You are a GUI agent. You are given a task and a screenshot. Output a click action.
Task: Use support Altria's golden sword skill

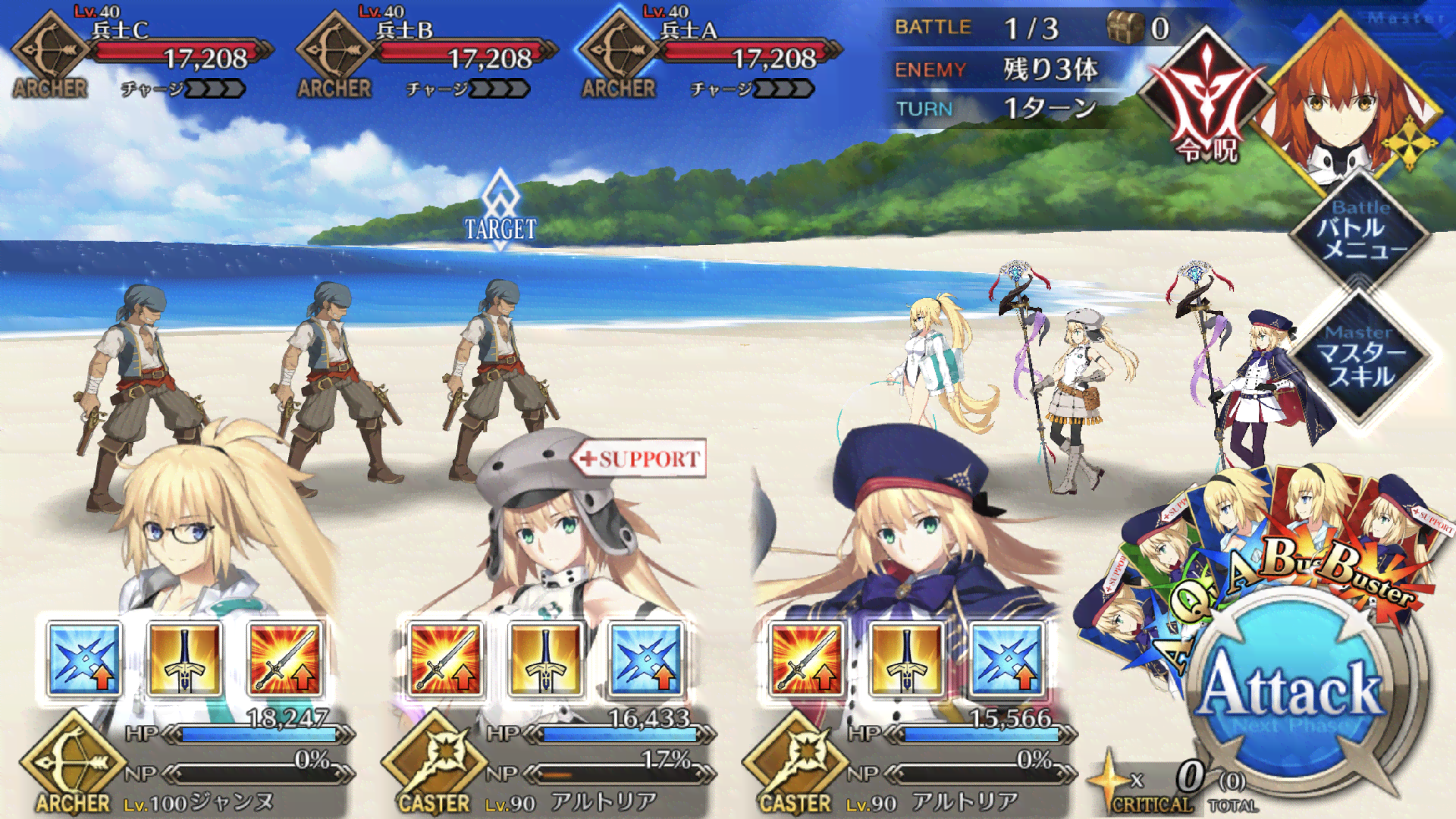(x=545, y=658)
